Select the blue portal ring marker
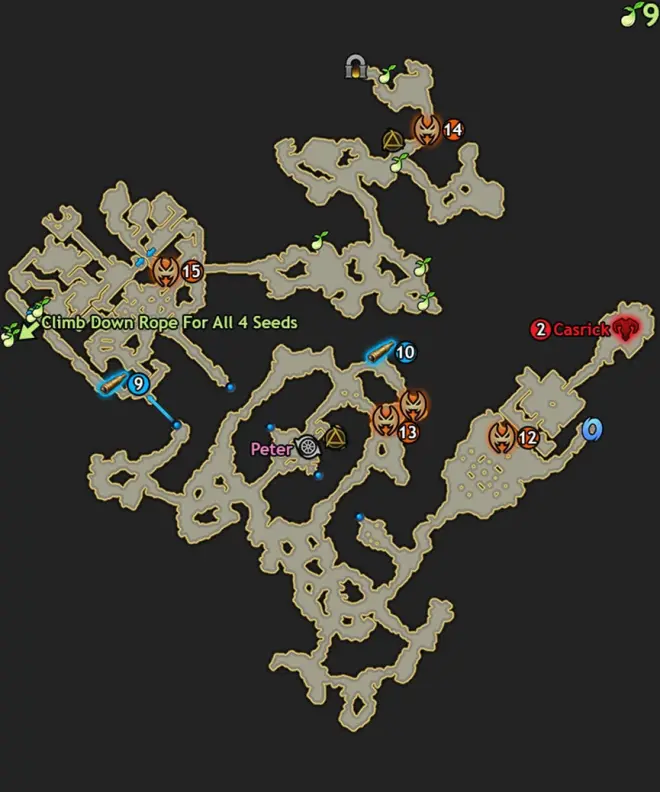The height and width of the screenshot is (792, 660). click(x=592, y=429)
